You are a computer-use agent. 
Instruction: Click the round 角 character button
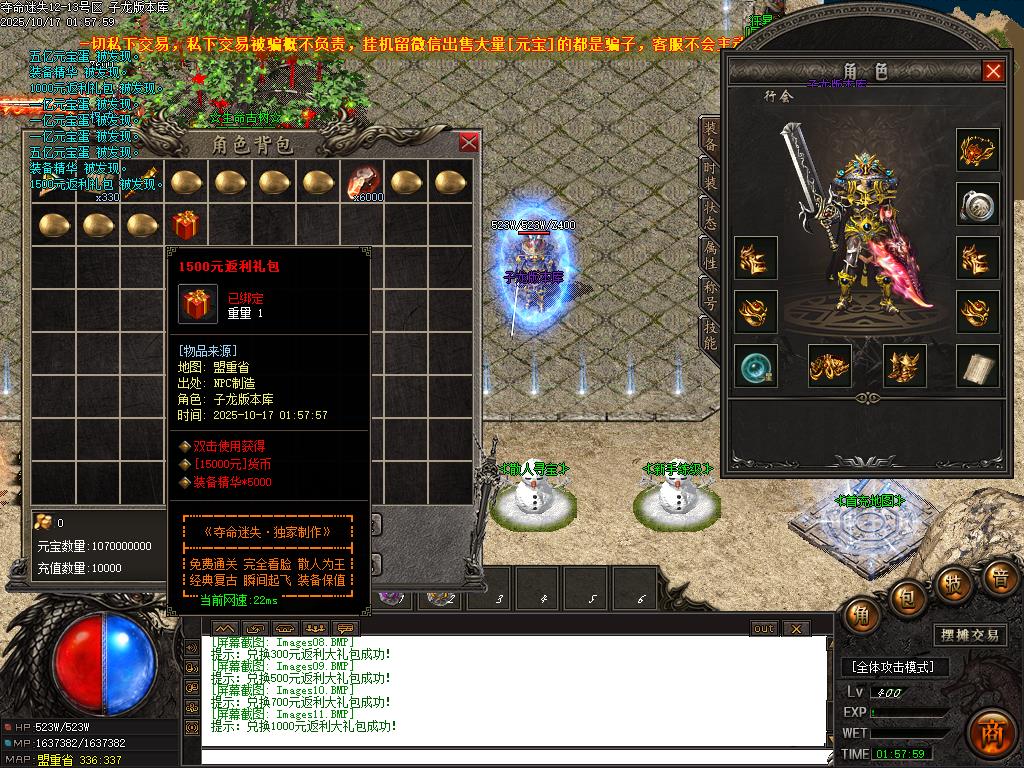(x=861, y=615)
